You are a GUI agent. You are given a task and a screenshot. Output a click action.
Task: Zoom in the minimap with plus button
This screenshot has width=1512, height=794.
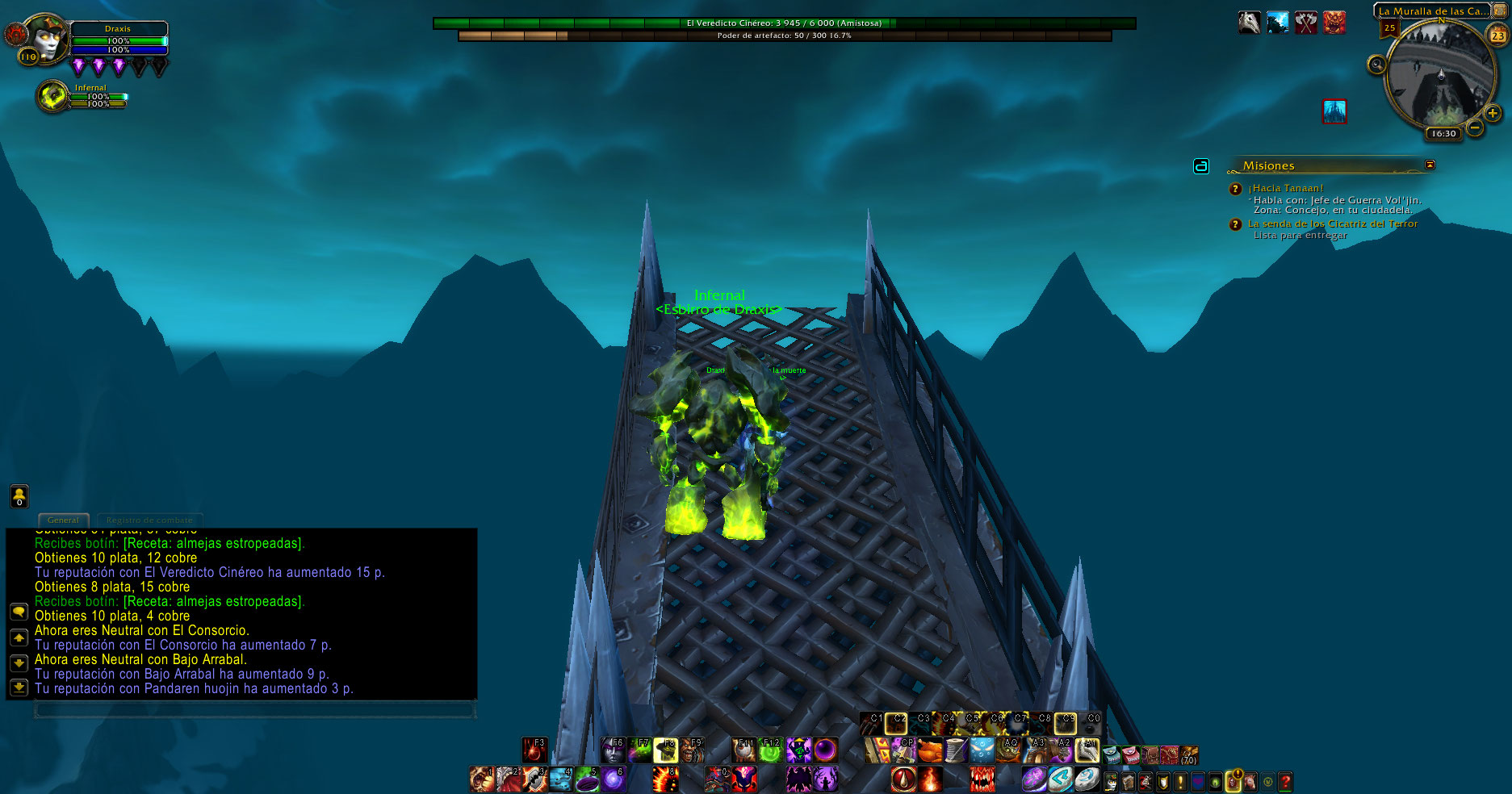[x=1493, y=114]
